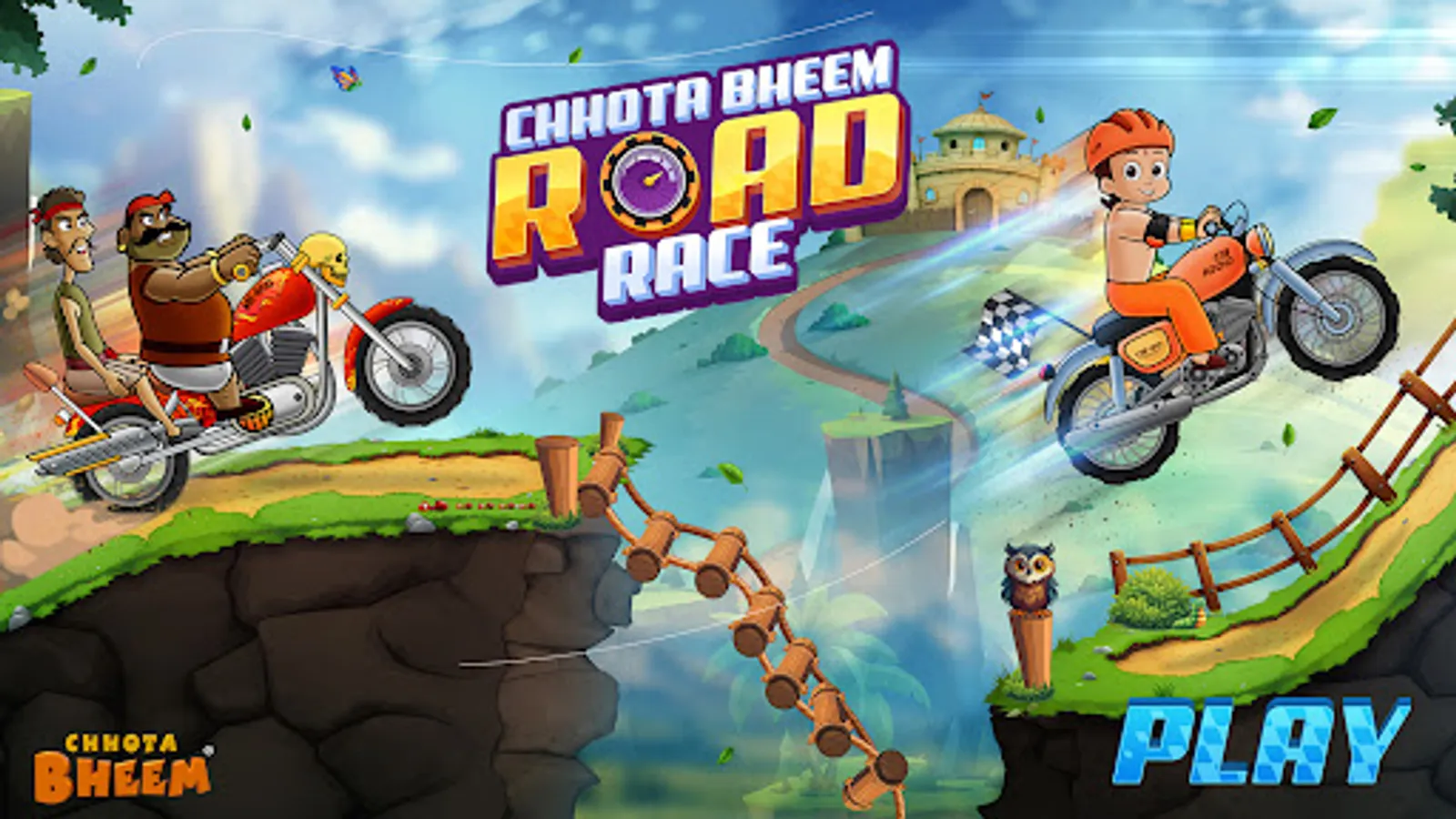Click the speedometer icon in the ROAD logo
The width and height of the screenshot is (1456, 819).
648,181
